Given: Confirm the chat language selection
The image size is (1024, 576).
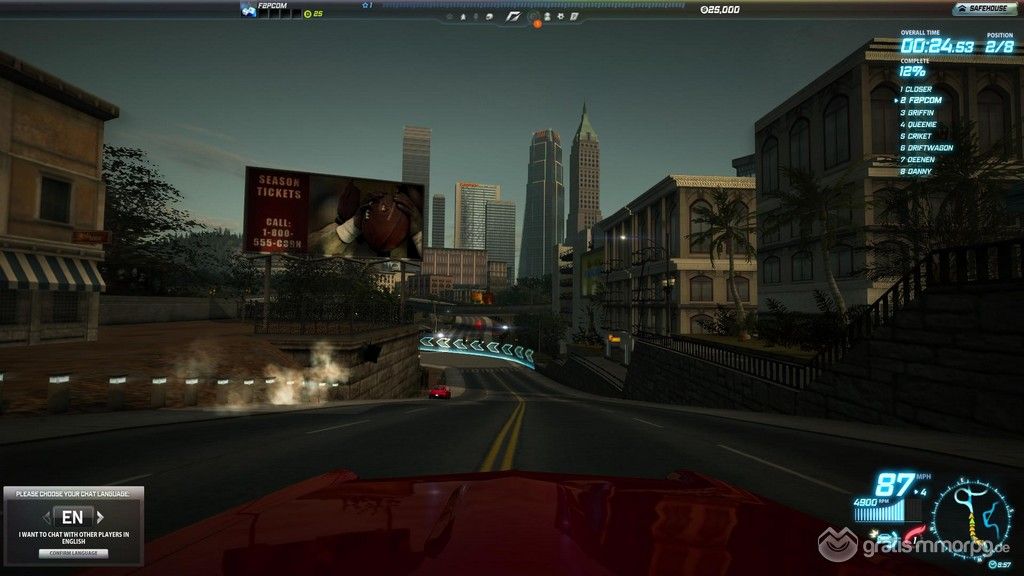Looking at the screenshot, I should [x=72, y=552].
